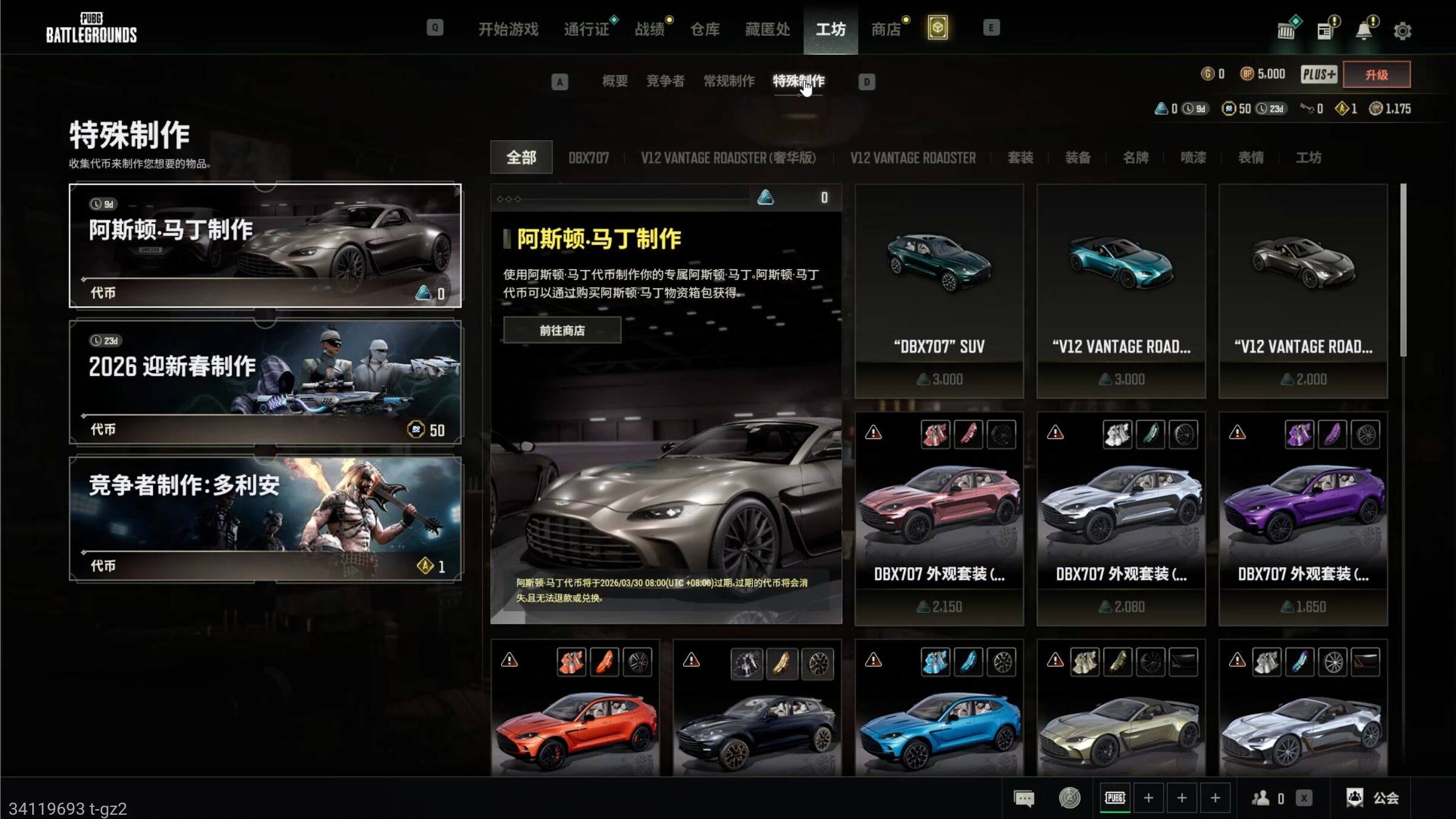This screenshot has width=1456, height=819.
Task: Show the 套装 category filter
Action: pyautogui.click(x=1020, y=158)
